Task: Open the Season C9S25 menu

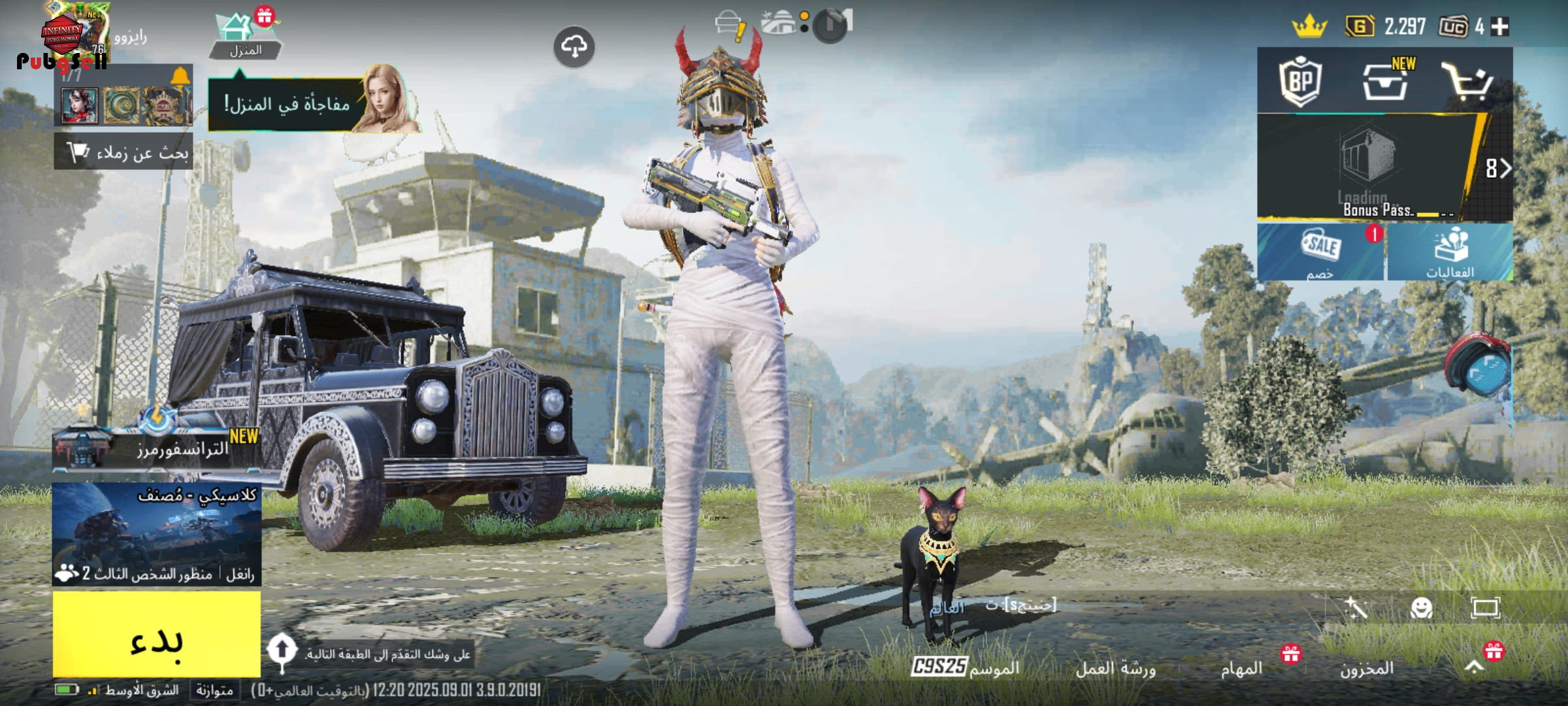Action: 966,667
